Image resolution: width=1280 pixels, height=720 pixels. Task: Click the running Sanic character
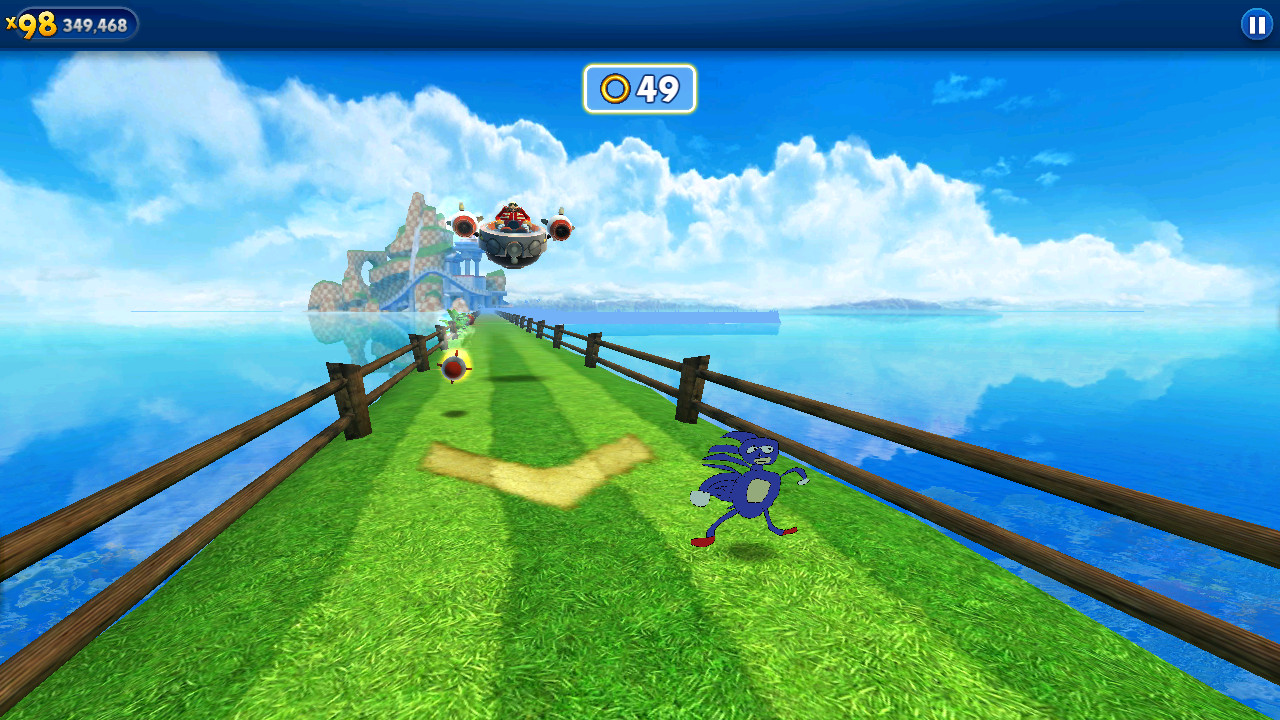click(750, 490)
